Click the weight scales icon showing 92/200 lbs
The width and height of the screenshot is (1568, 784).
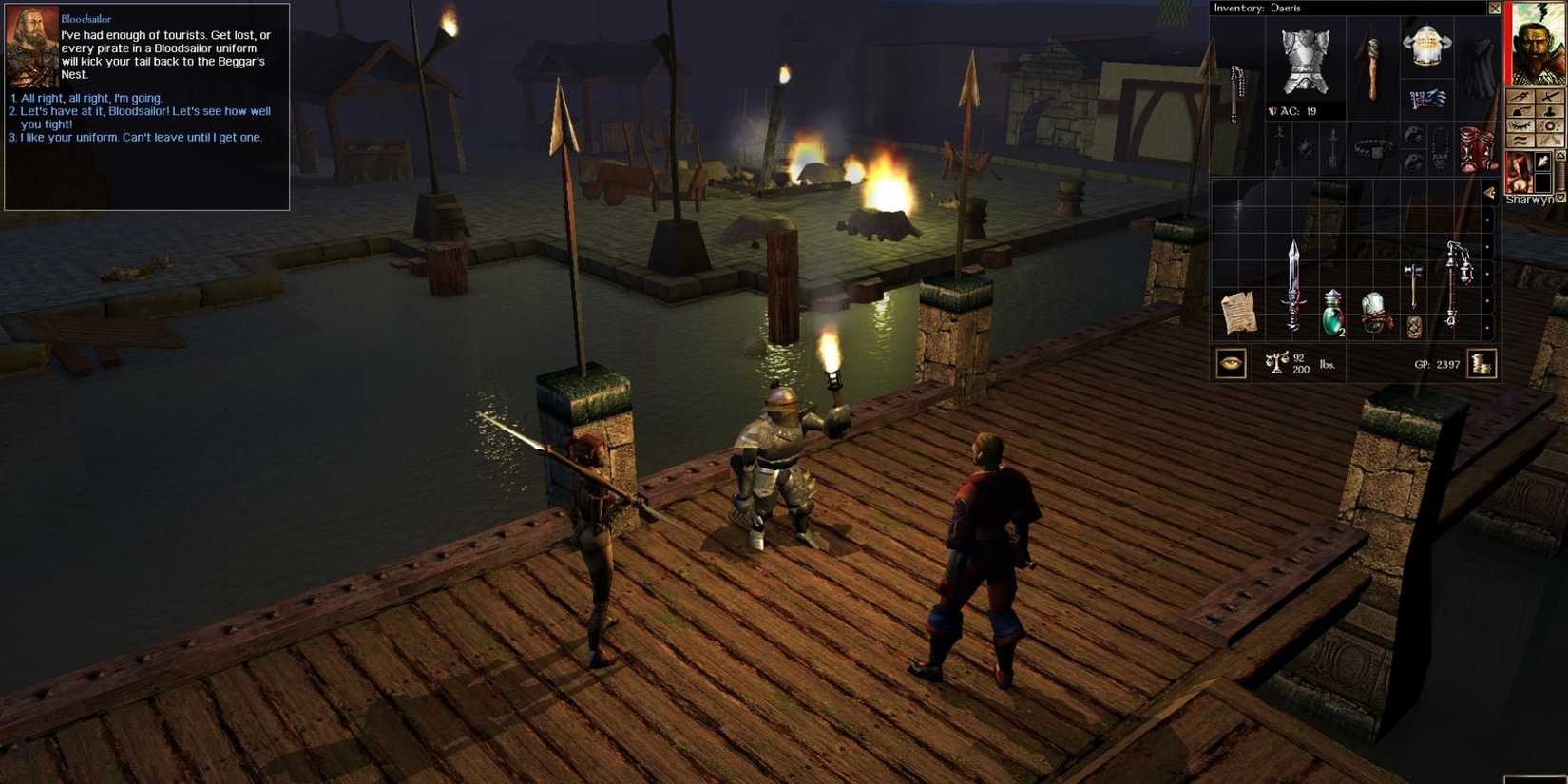[1276, 363]
